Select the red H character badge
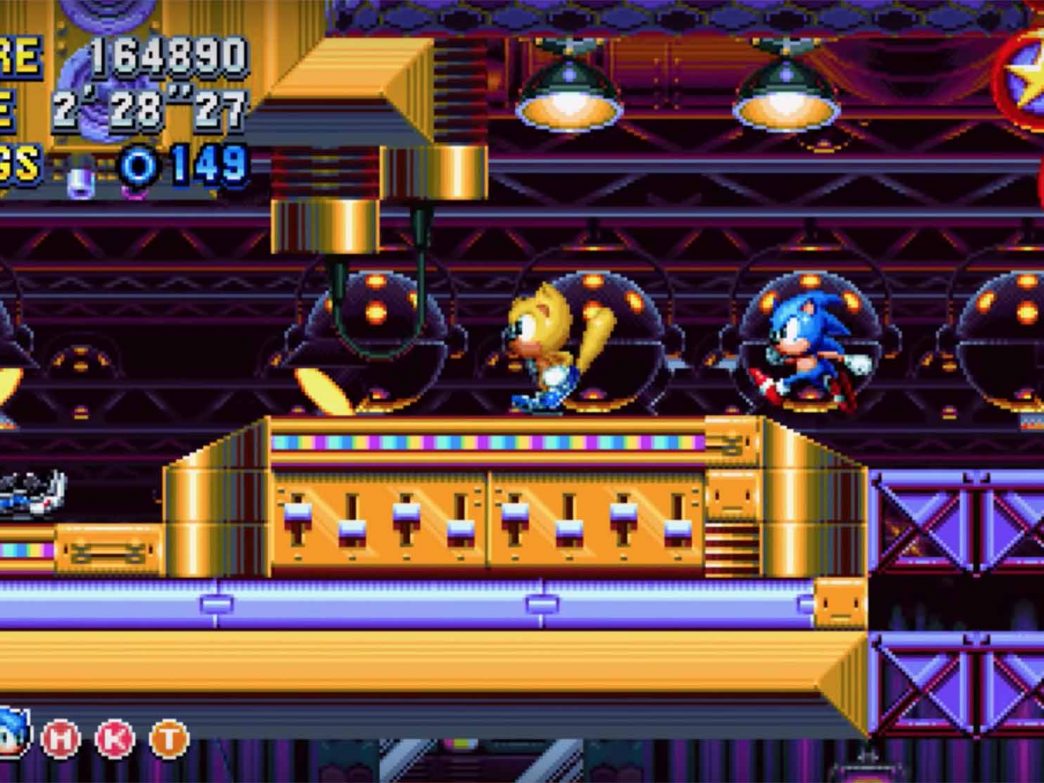 point(61,739)
